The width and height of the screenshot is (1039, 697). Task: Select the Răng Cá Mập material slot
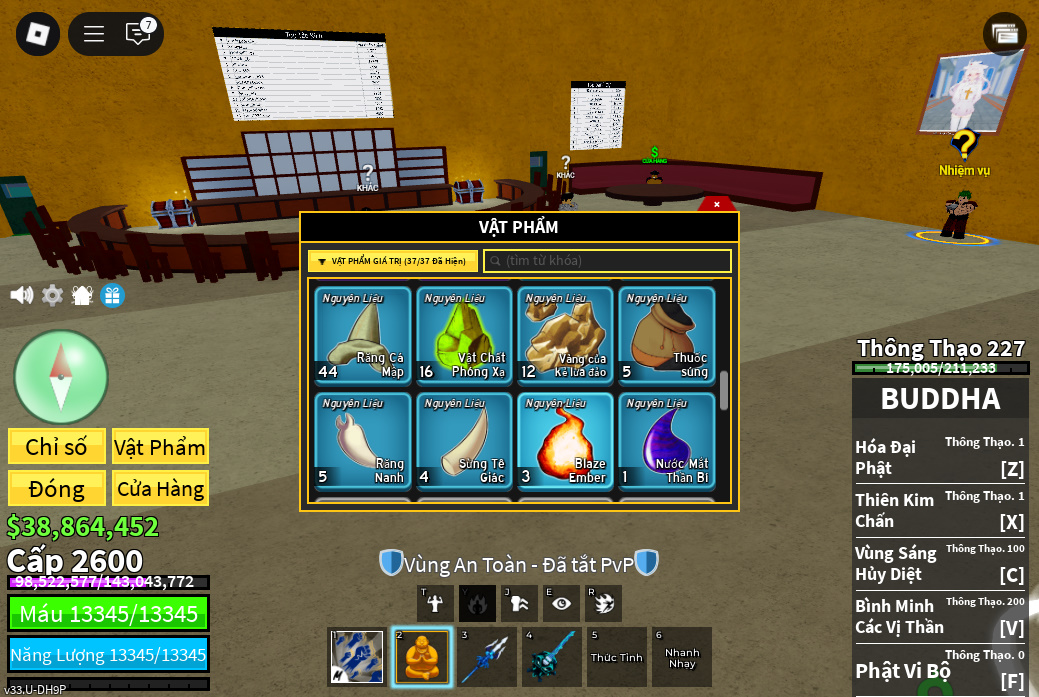363,336
